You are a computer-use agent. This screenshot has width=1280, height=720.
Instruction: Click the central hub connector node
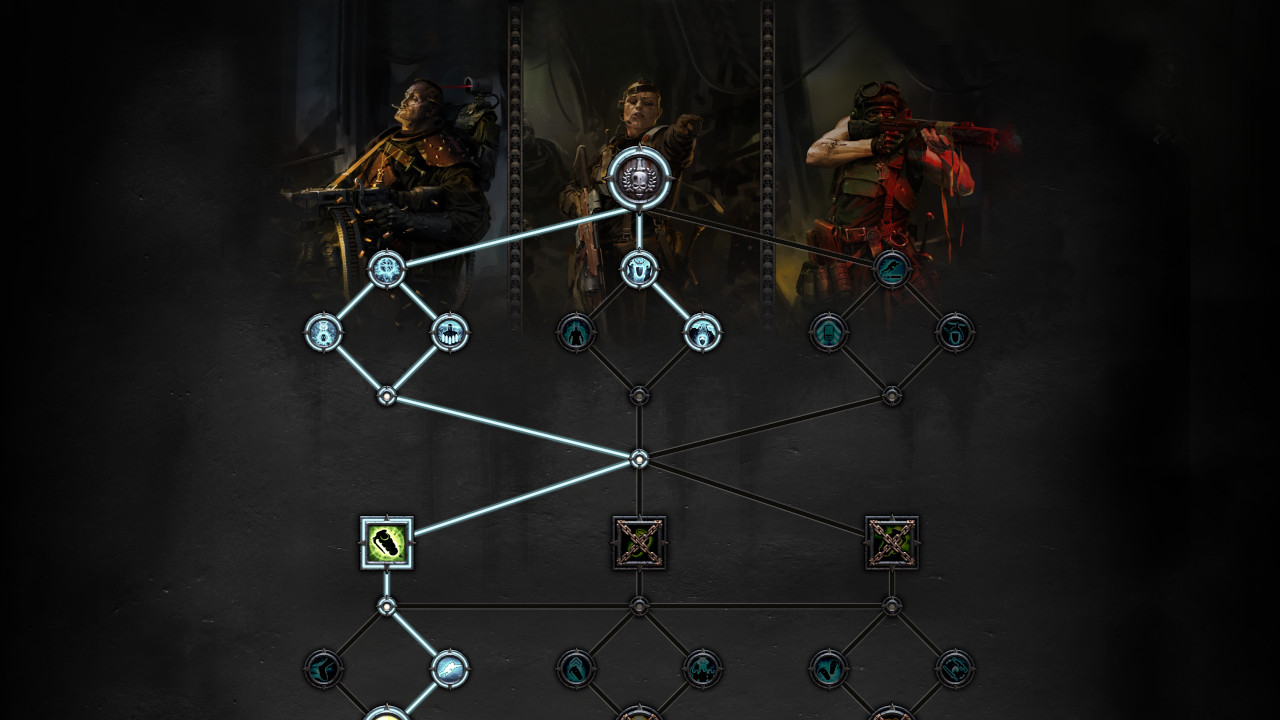638,460
